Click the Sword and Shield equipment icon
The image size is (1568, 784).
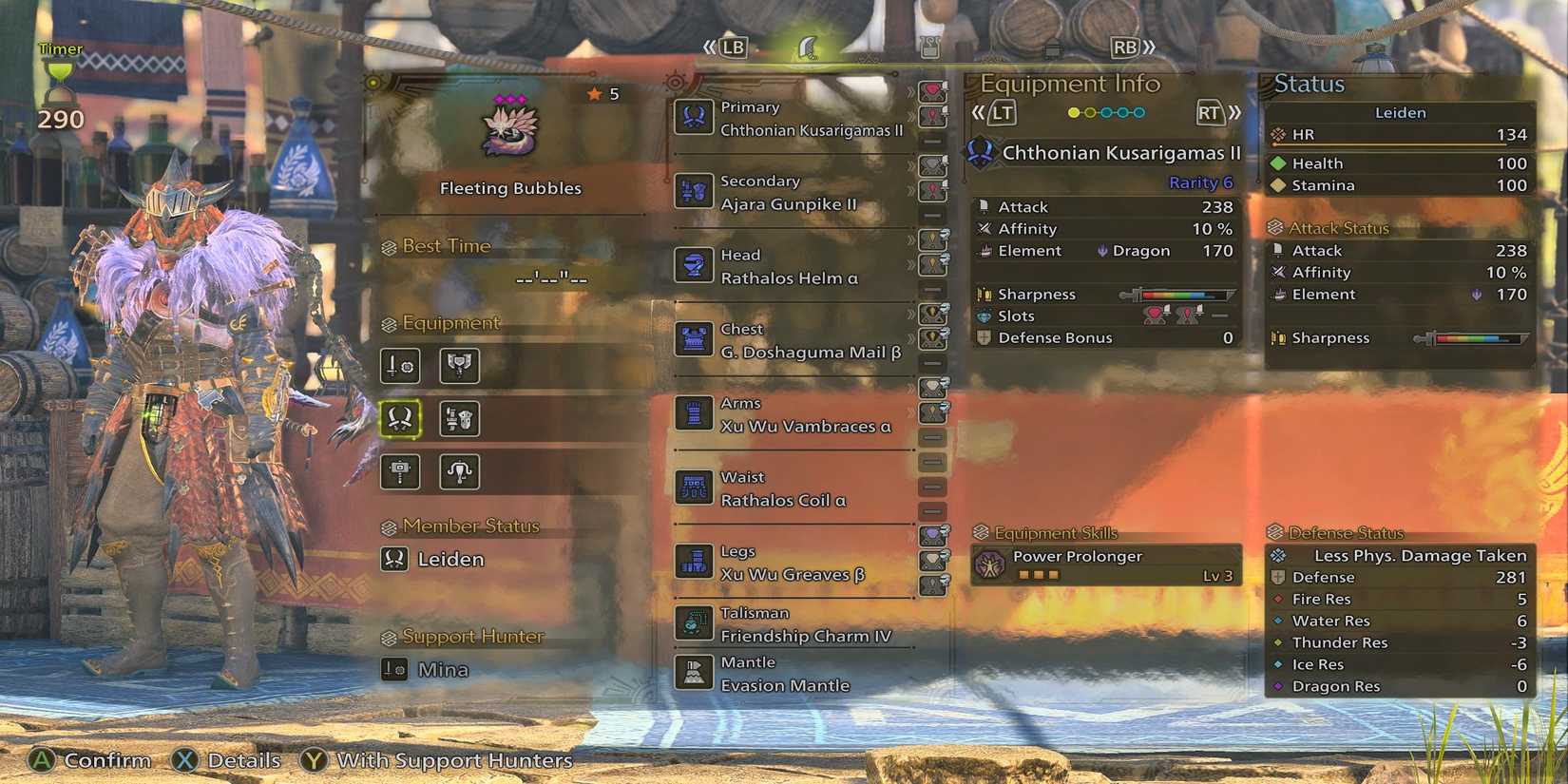tap(399, 366)
